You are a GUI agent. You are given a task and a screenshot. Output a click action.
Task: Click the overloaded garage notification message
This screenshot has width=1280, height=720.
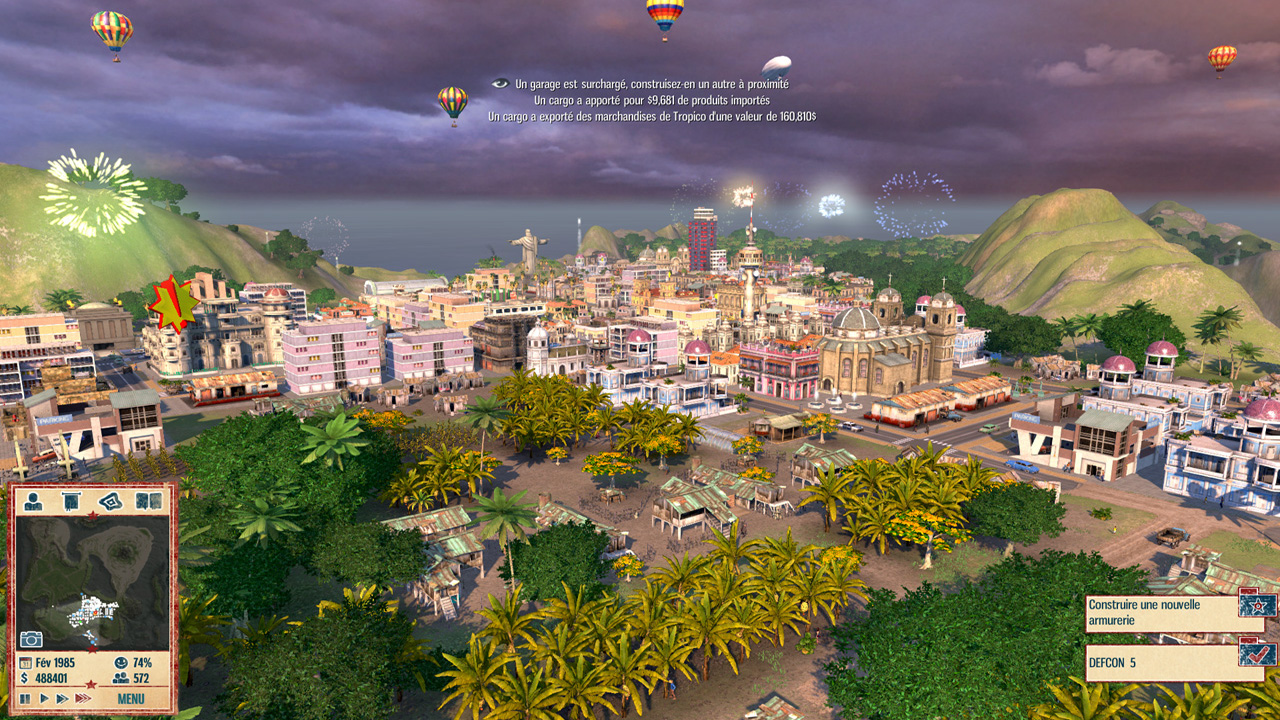tap(651, 85)
